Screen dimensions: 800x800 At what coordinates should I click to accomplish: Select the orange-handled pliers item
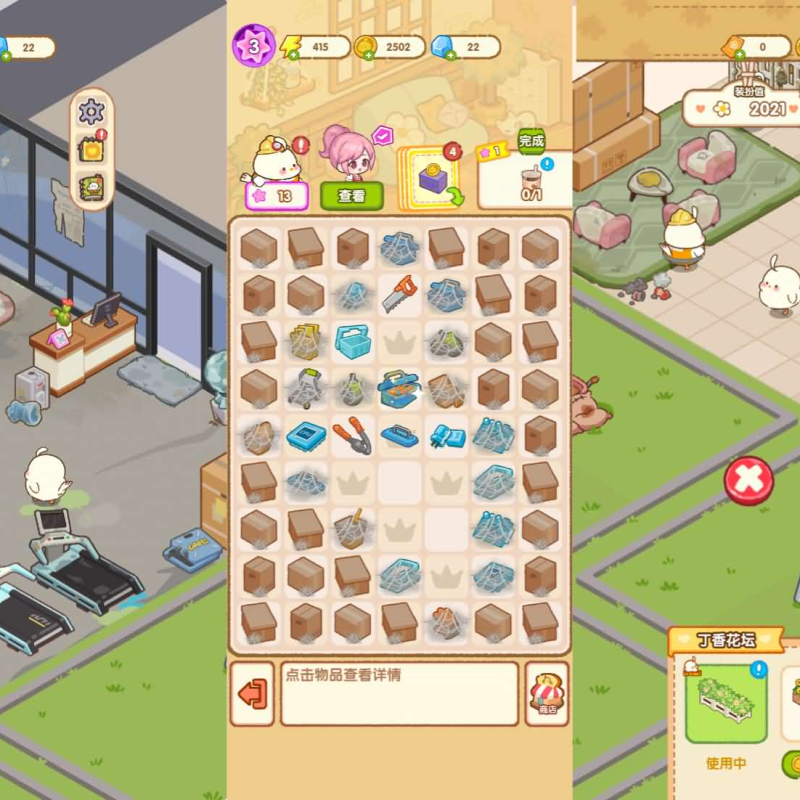tap(352, 436)
